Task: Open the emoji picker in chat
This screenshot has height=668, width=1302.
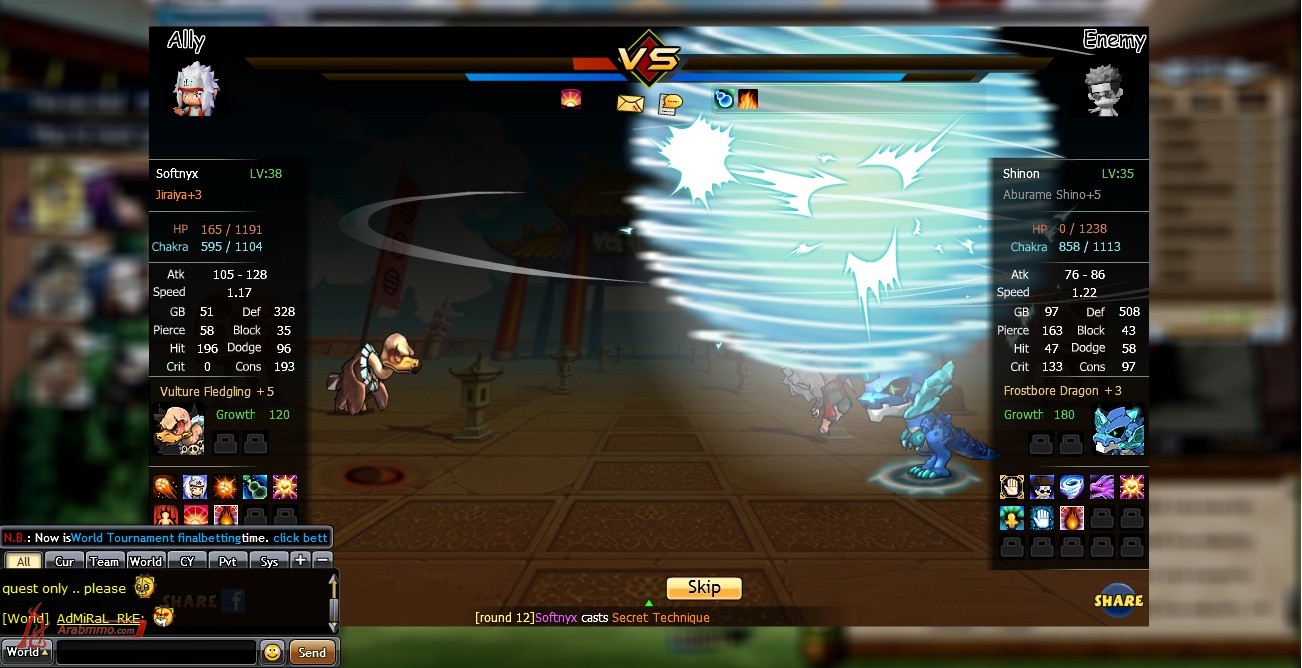Action: (x=272, y=653)
